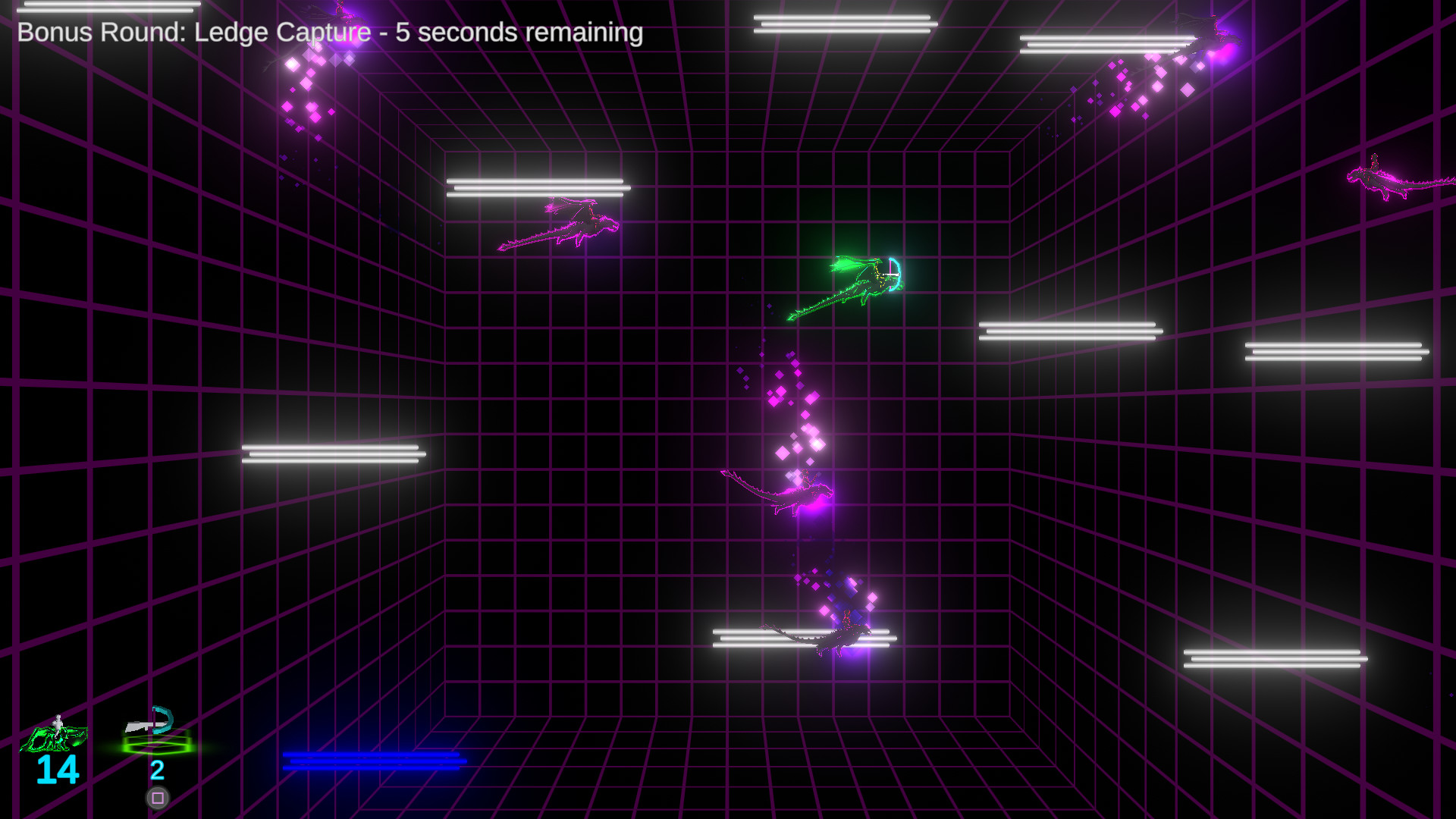Viewport: 1456px width, 819px height.
Task: Click the pink particle burst in the center
Action: click(789, 417)
